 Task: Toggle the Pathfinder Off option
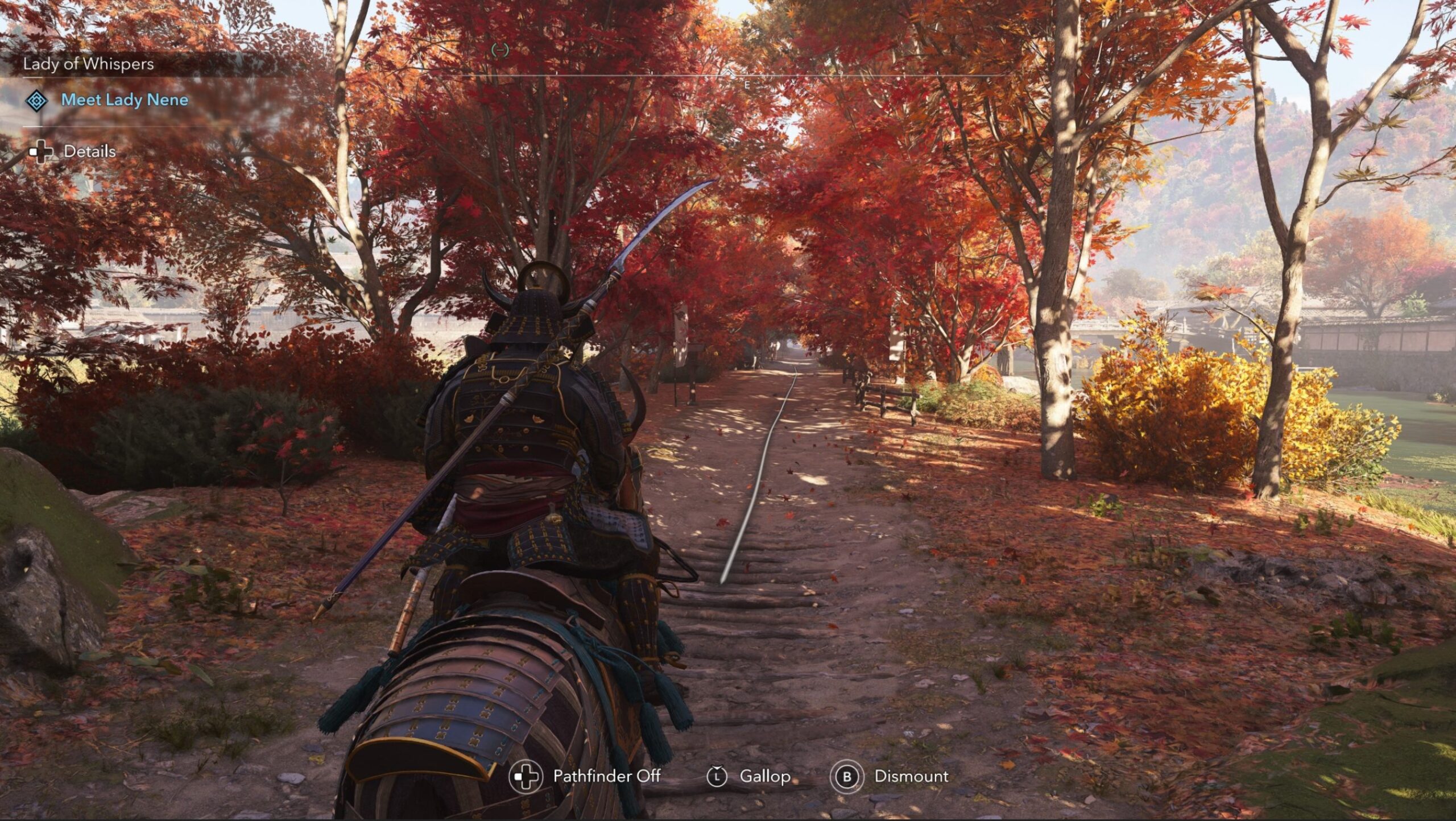point(606,776)
